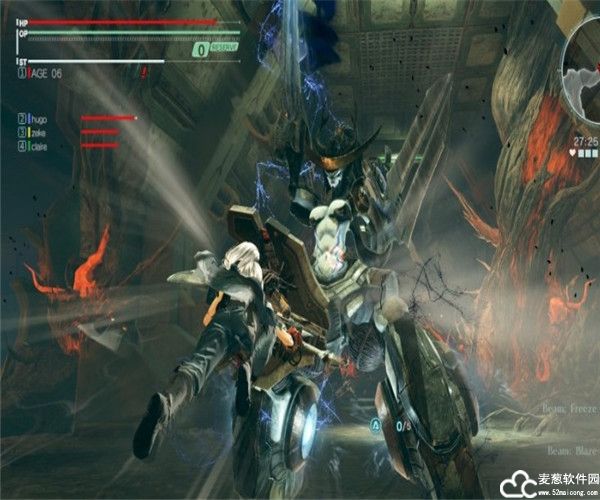Screen dimensions: 600x500
Task: Select party member claire in the list
Action: point(42,146)
